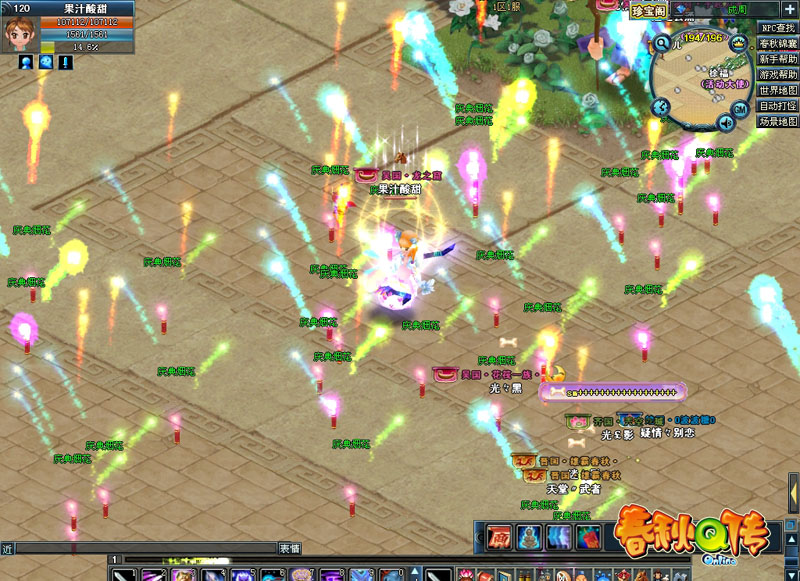This screenshot has height=581, width=800.
Task: Toggle 自动打怪 auto-combat
Action: coord(779,106)
